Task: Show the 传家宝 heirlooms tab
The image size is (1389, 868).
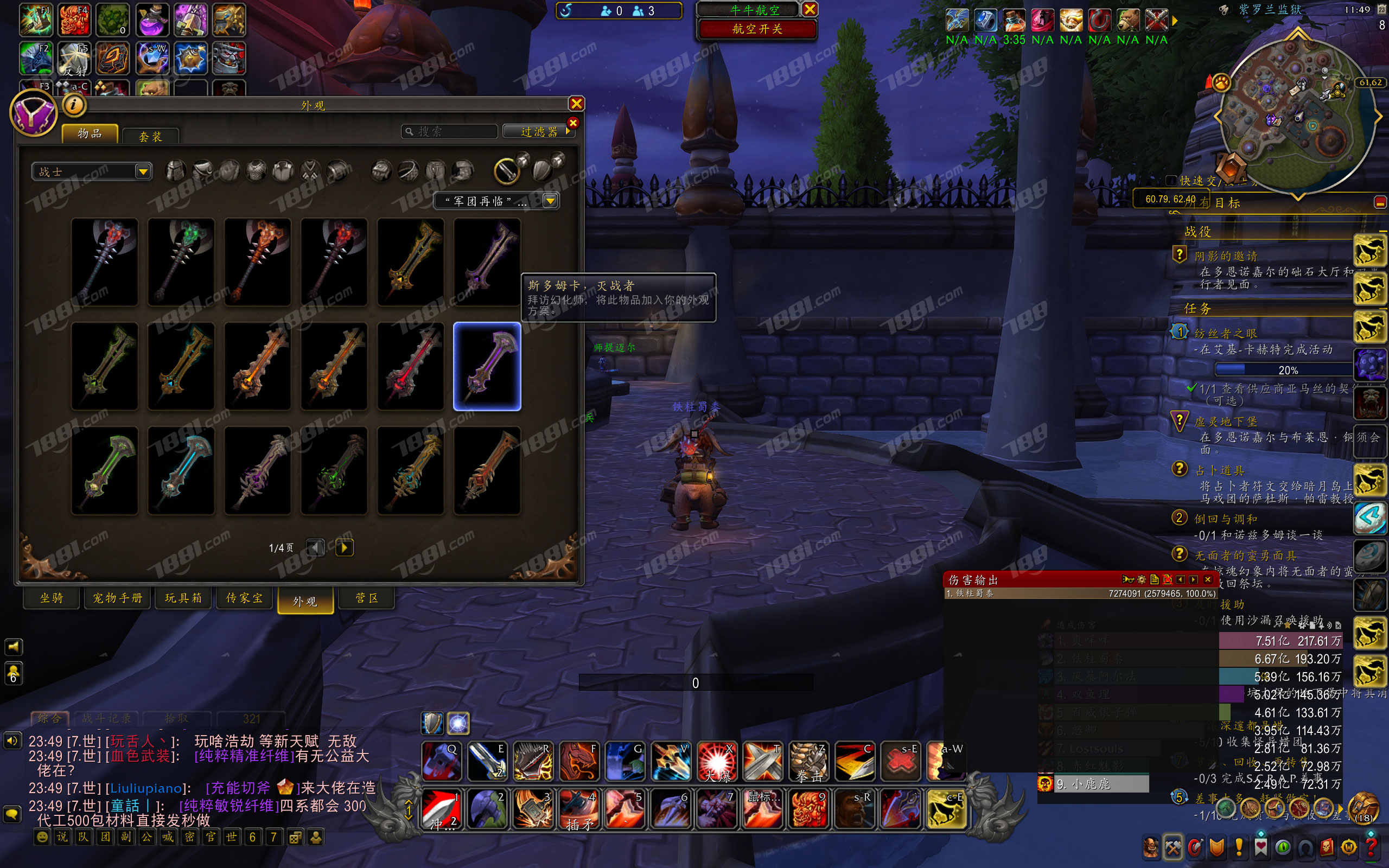Action: tap(245, 598)
